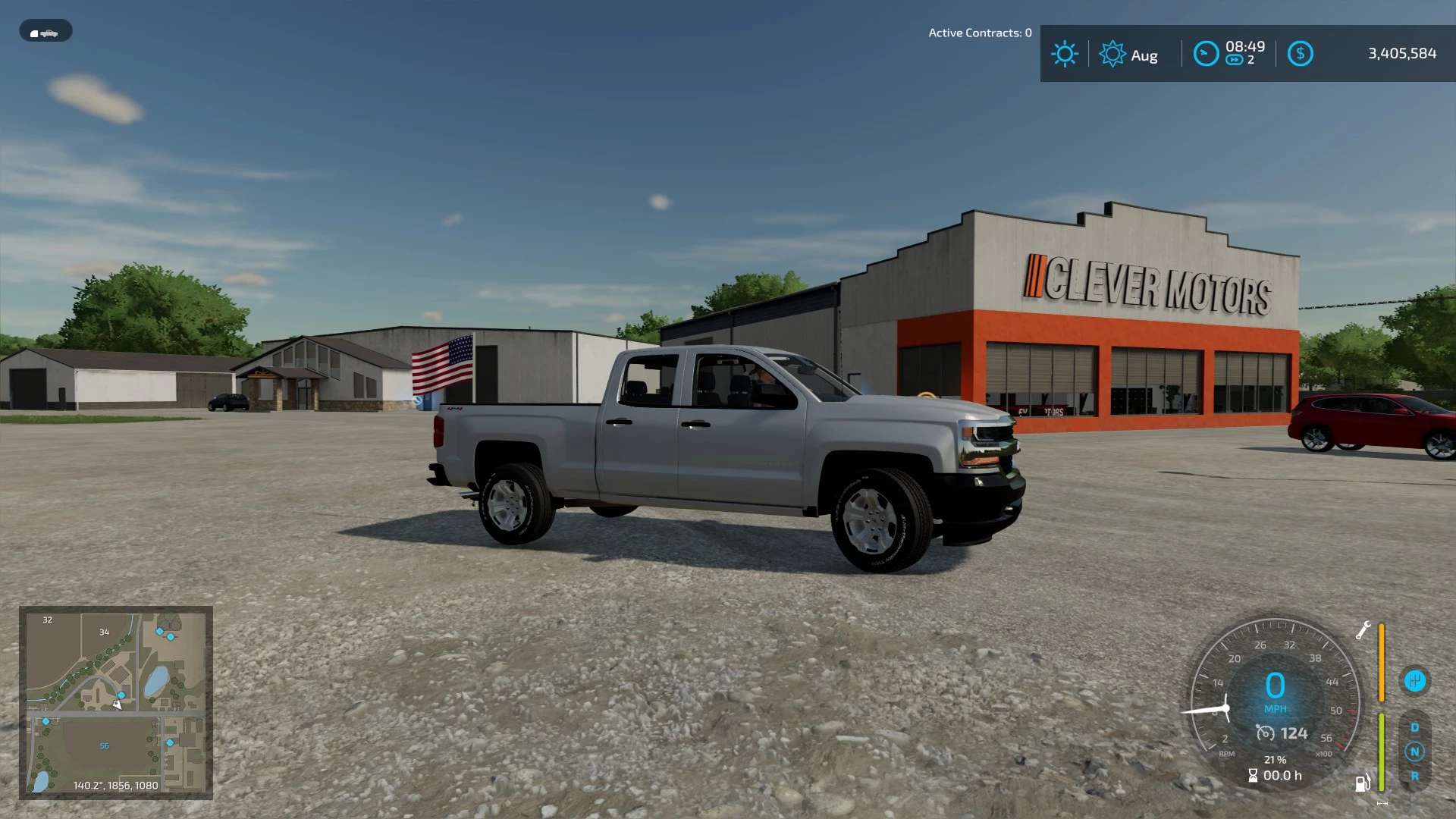Screen dimensions: 1456x819
Task: Choose the D drive gear indicator
Action: (x=1414, y=727)
